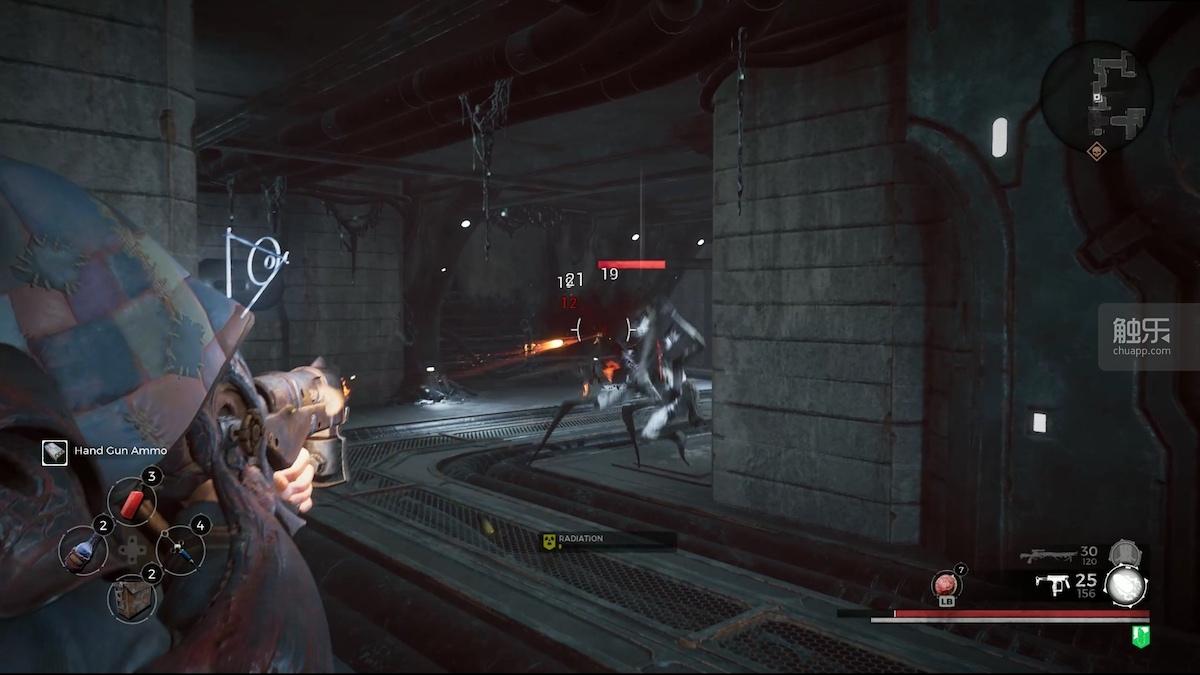Activate the glowing white weapon mod
This screenshot has height=675, width=1200.
point(1125,587)
